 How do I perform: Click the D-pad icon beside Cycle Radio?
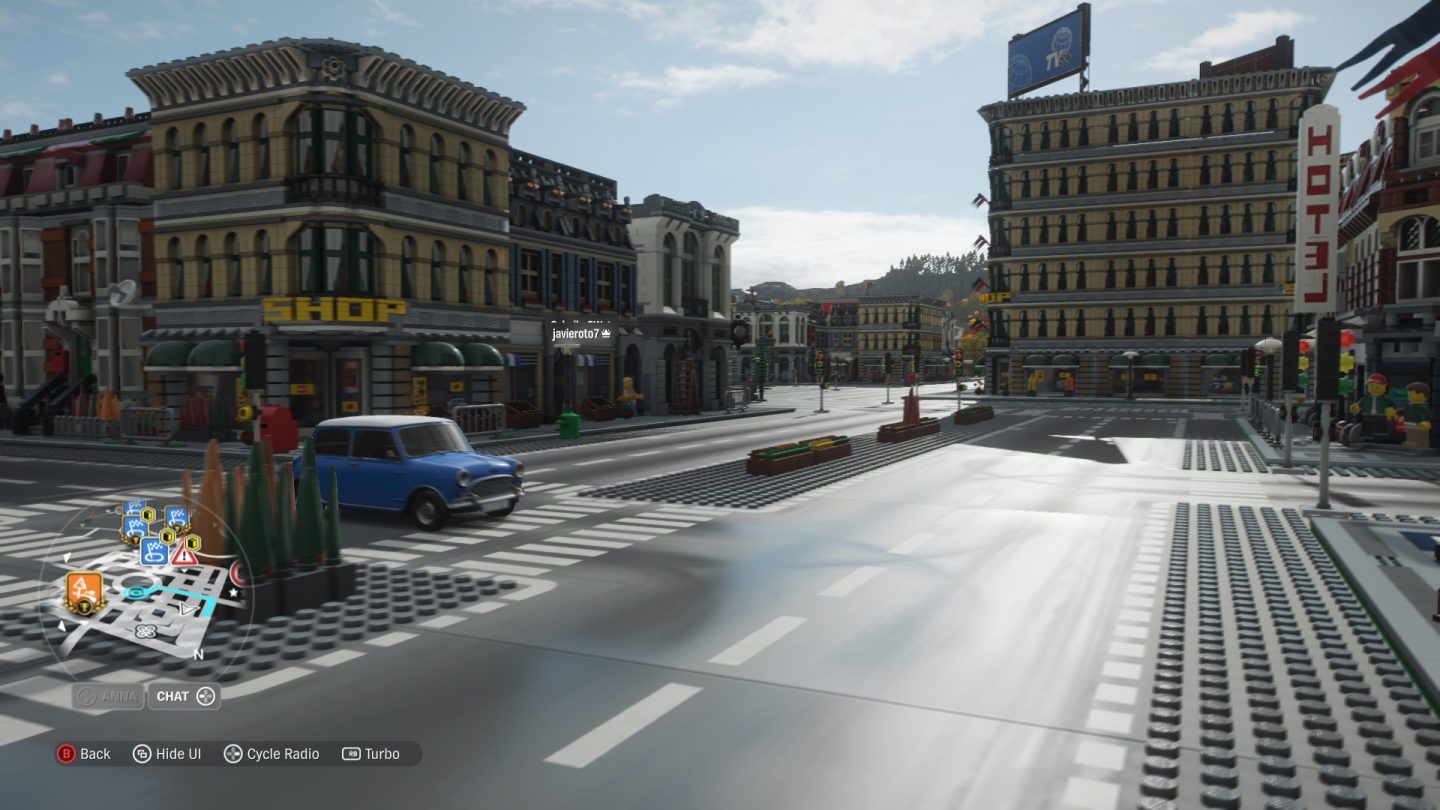(234, 754)
